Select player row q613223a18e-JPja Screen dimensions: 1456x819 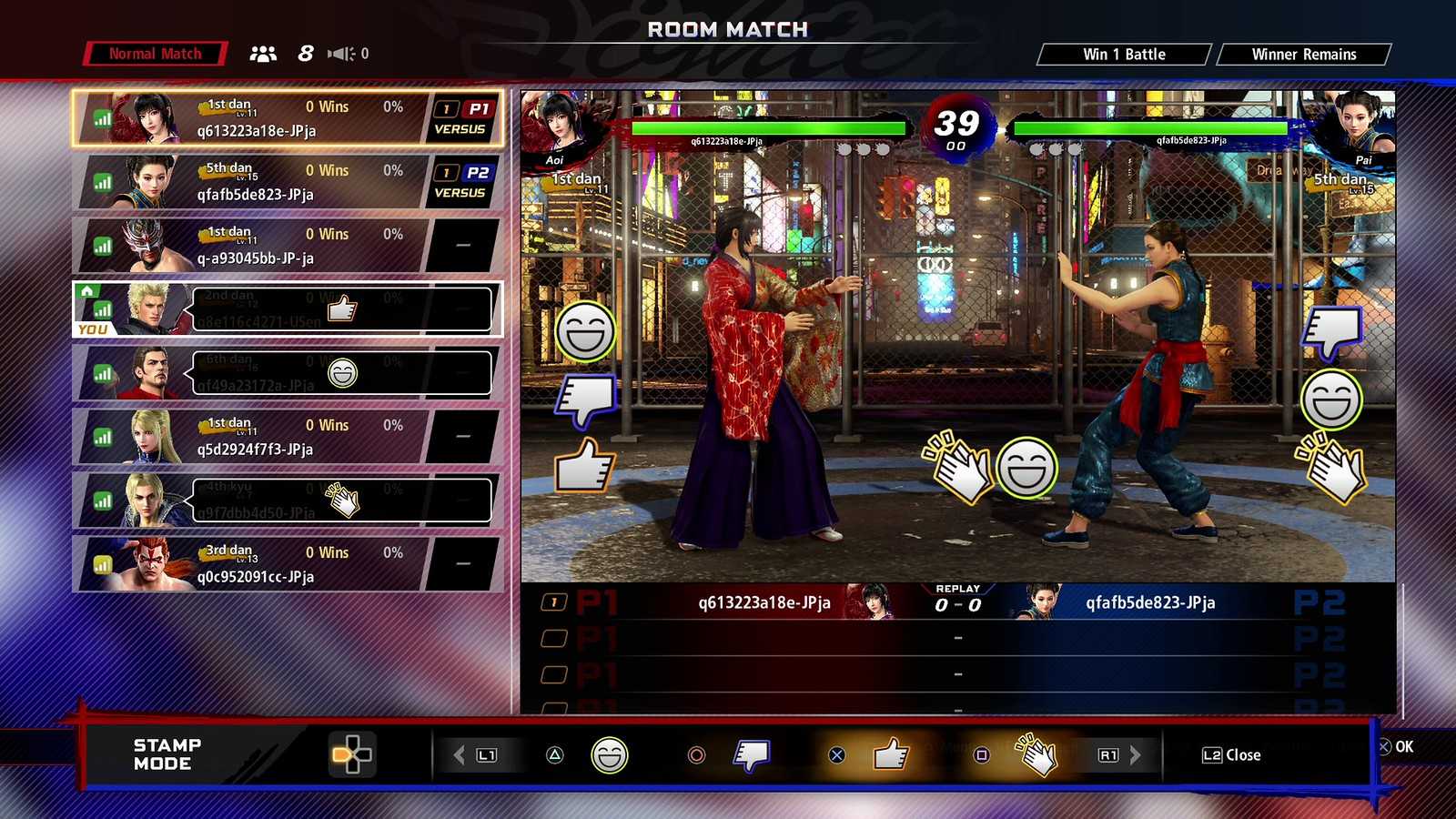(287, 118)
